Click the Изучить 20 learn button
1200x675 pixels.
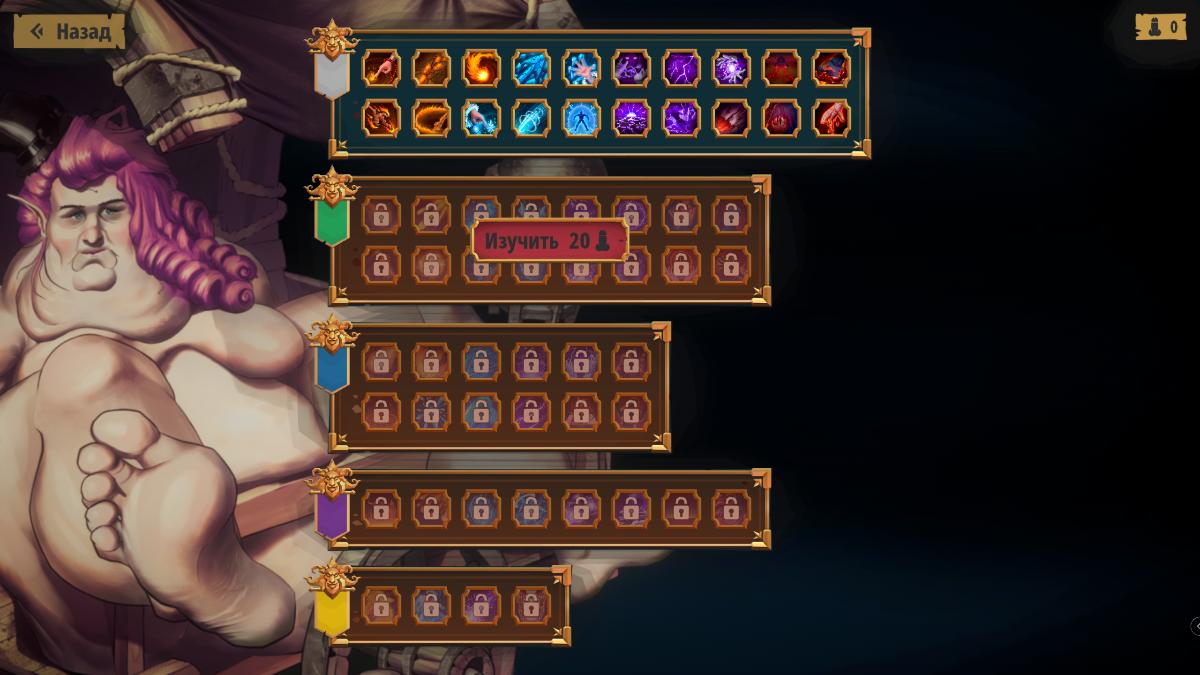pyautogui.click(x=549, y=241)
